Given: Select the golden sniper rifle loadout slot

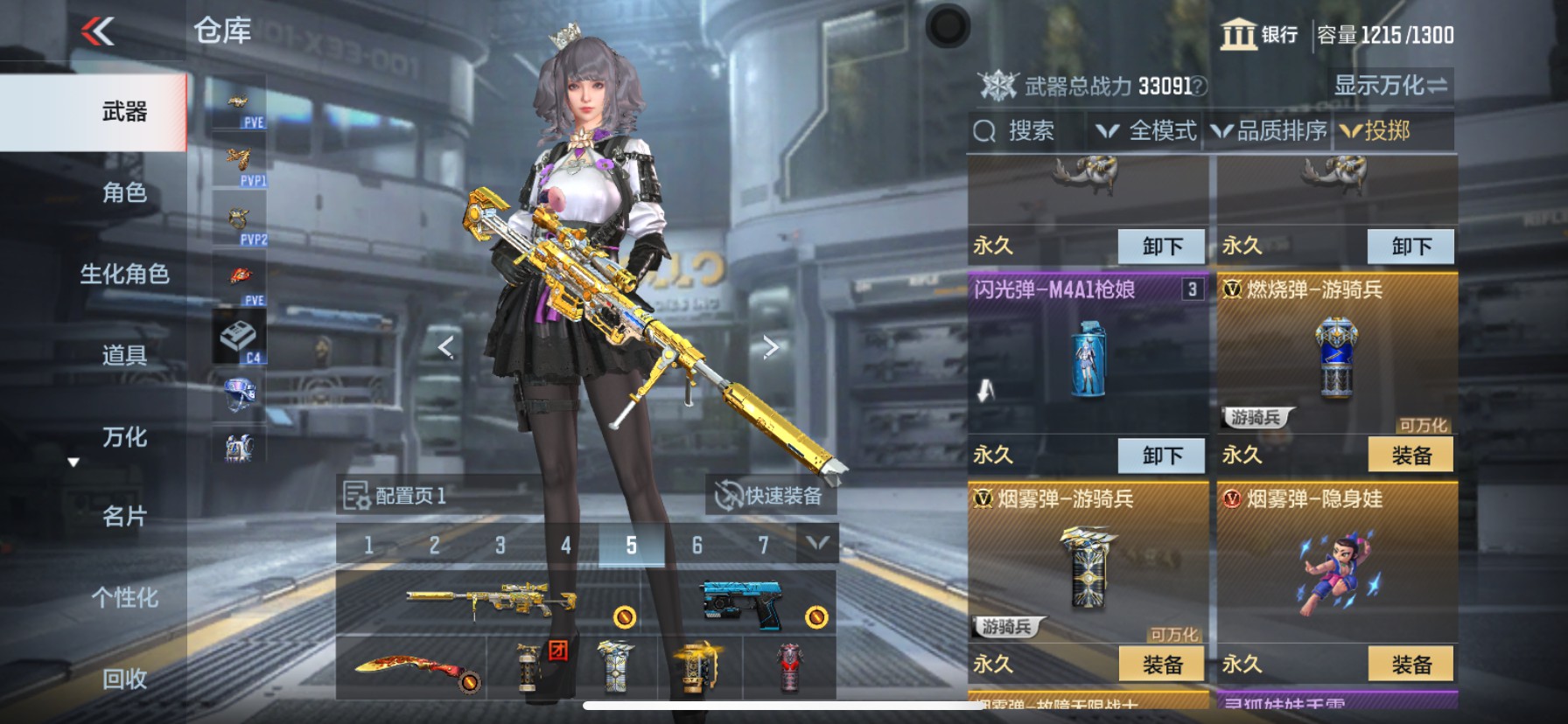Looking at the screenshot, I should [490, 602].
